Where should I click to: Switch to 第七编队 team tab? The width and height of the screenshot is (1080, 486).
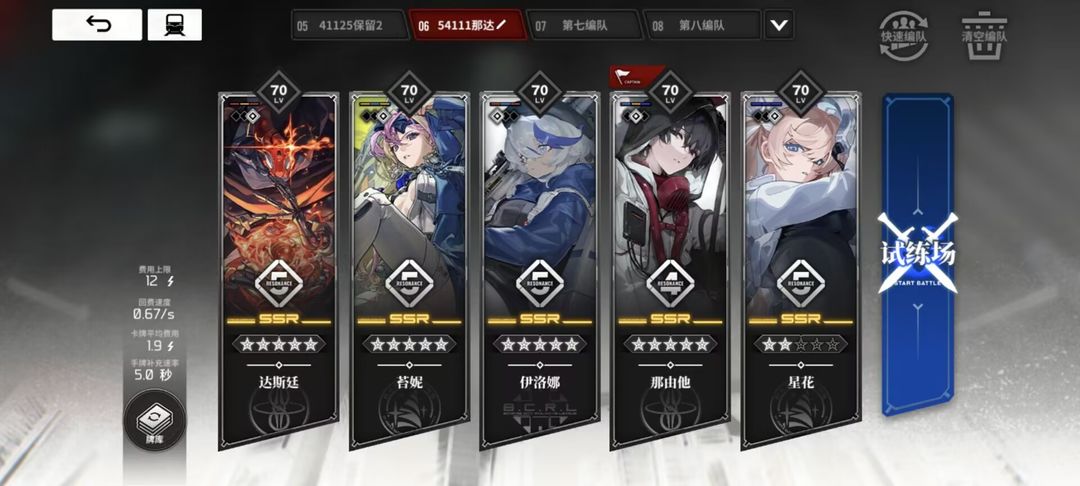pyautogui.click(x=582, y=25)
